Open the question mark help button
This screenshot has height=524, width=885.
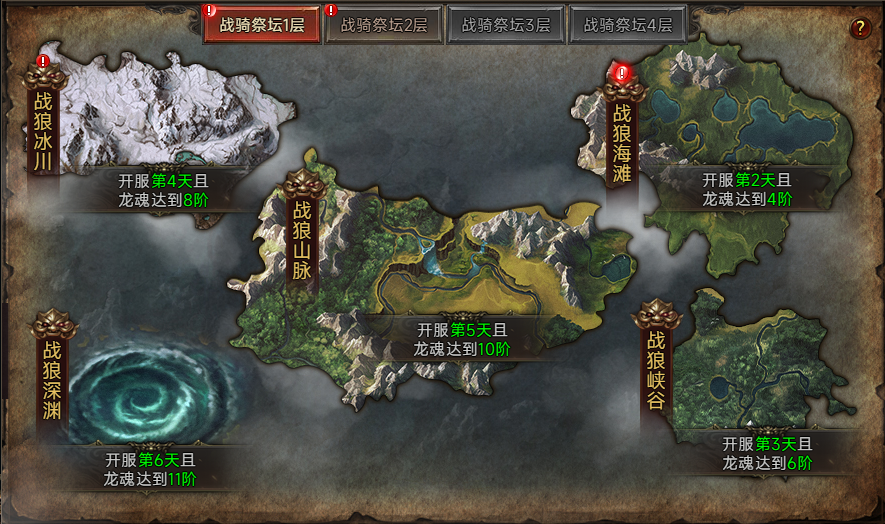click(x=859, y=28)
